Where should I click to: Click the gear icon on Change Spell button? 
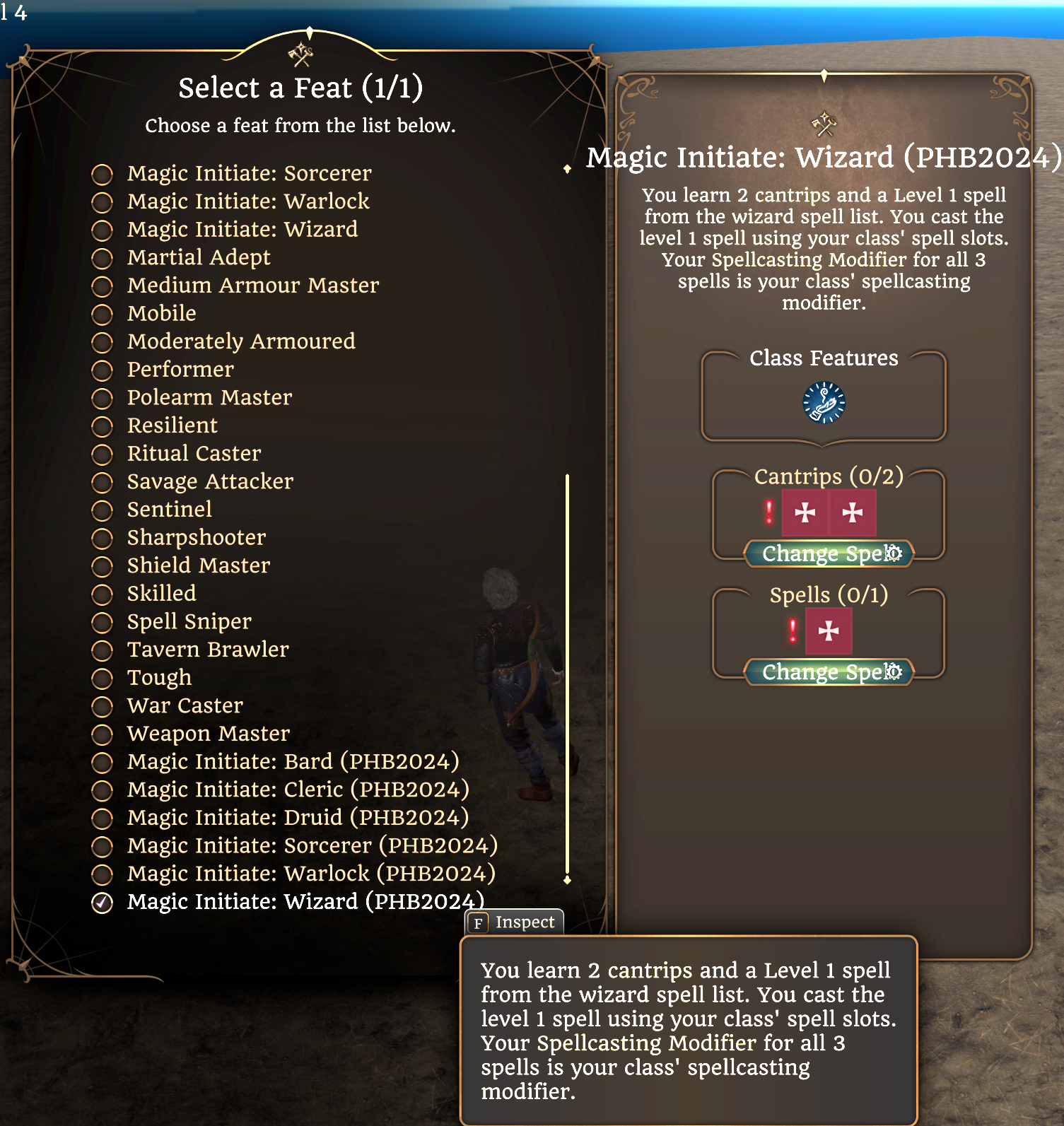tap(895, 553)
